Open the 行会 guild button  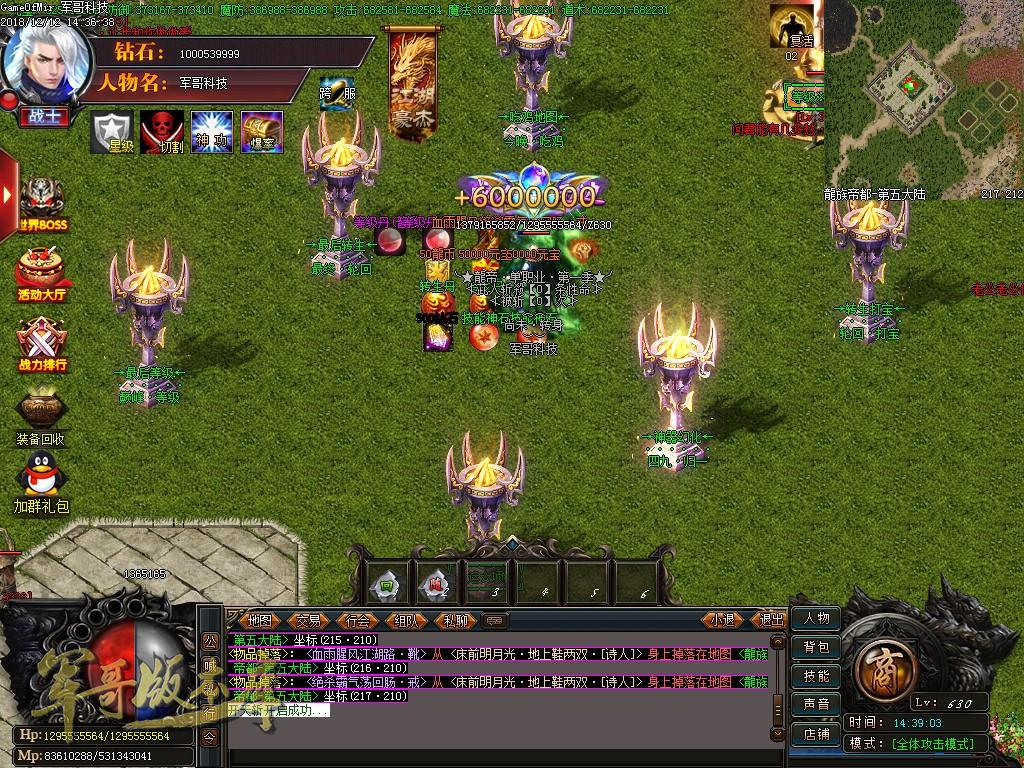tap(357, 620)
